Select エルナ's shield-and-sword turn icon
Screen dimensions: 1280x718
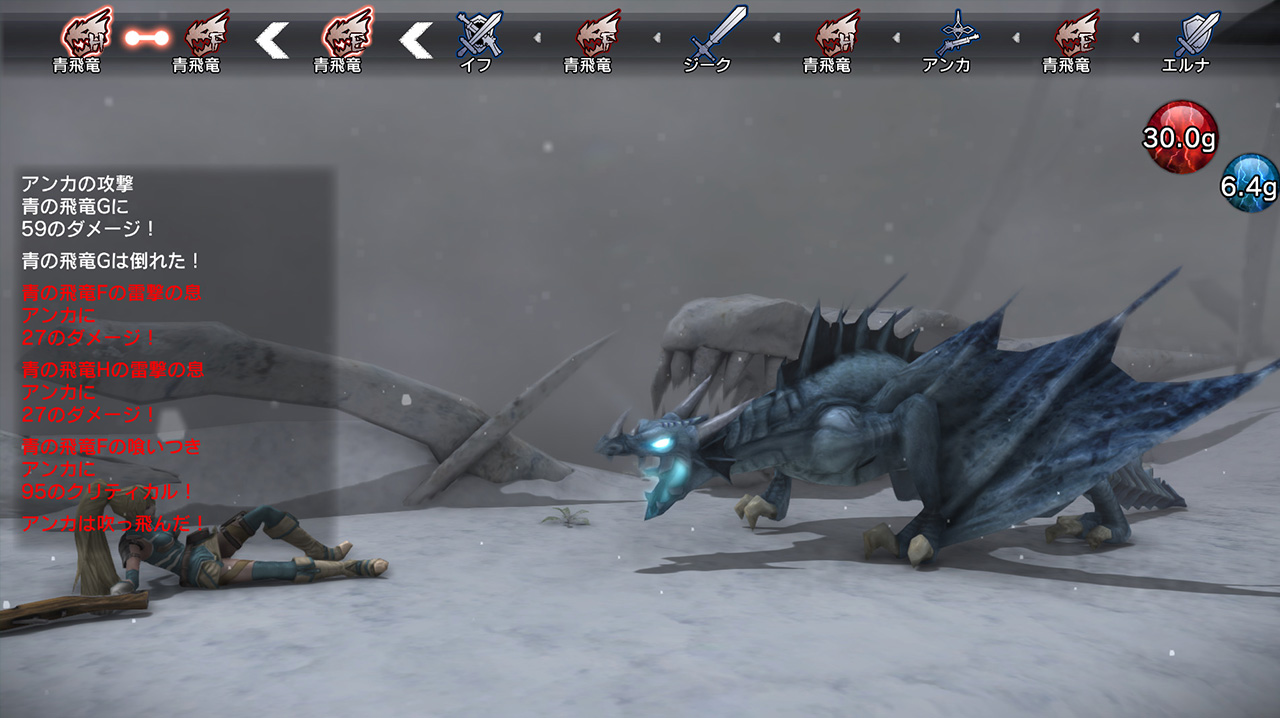1195,33
